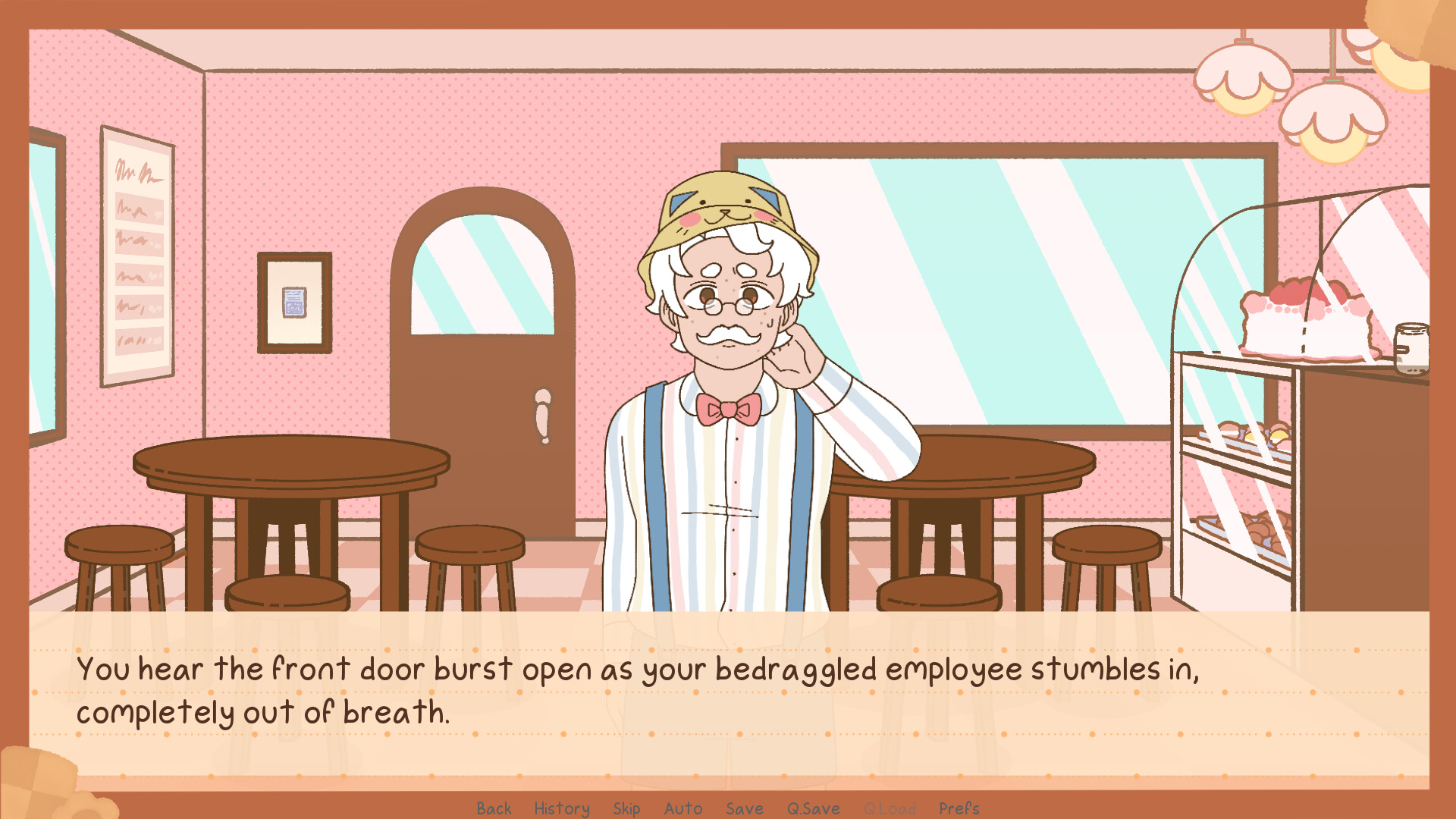The image size is (1456, 819).
Task: Quick save with Q.Save
Action: (813, 808)
